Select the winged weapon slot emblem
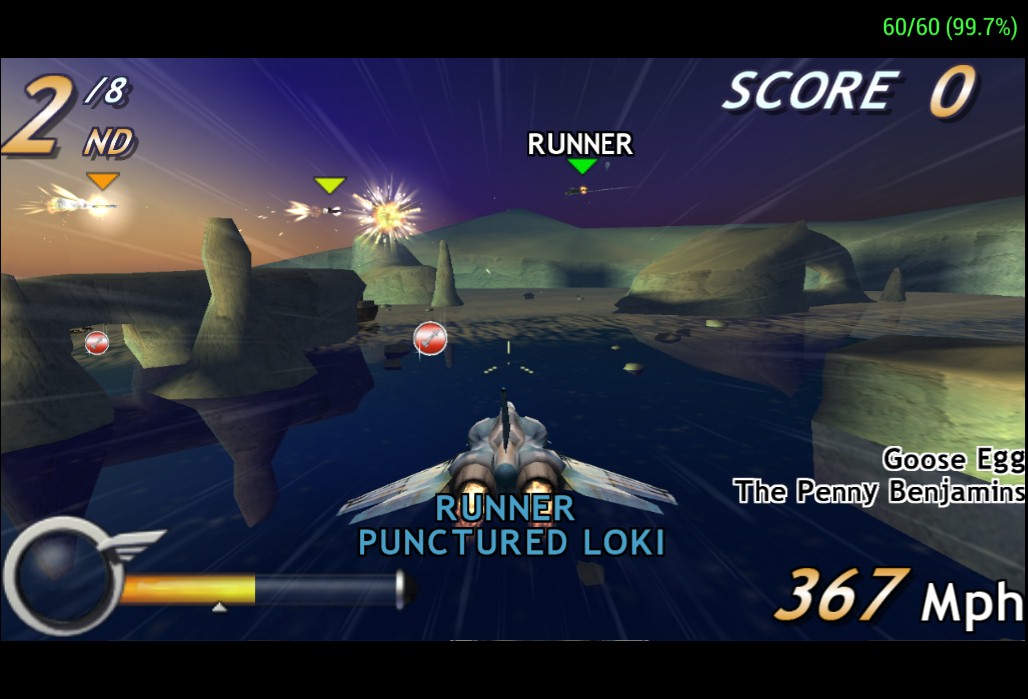1028x699 pixels. (62, 573)
